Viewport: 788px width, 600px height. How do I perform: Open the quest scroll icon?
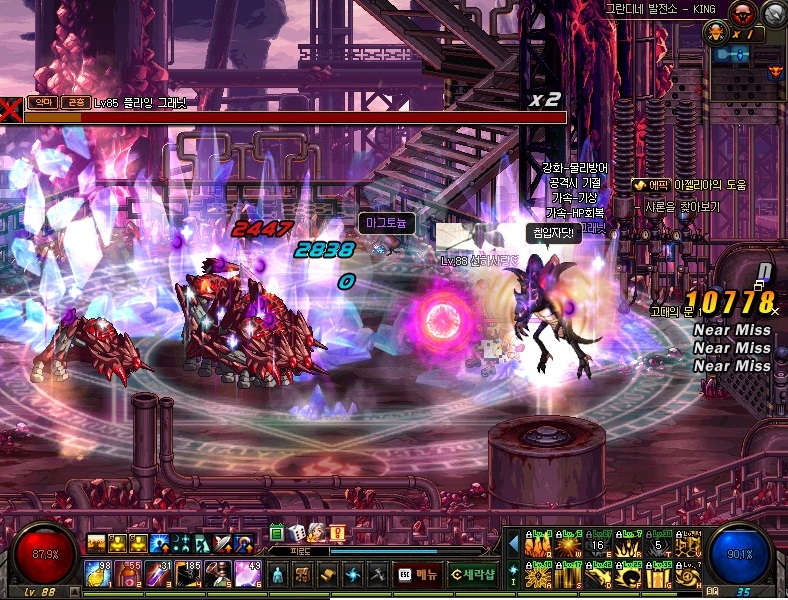327,575
